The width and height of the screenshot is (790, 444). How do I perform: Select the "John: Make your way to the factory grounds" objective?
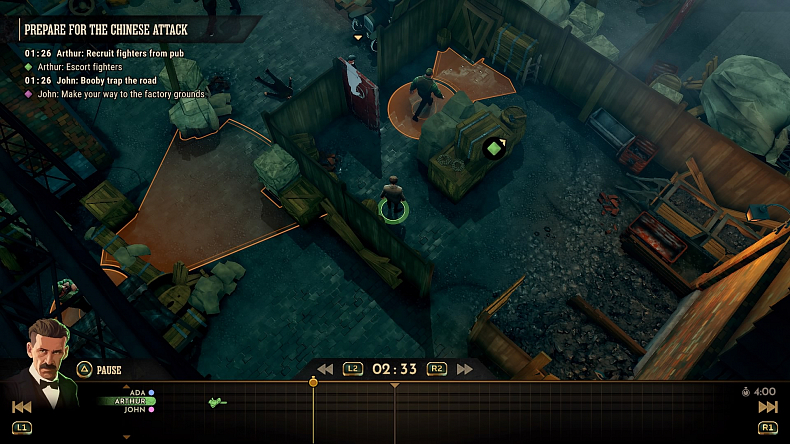click(x=121, y=94)
